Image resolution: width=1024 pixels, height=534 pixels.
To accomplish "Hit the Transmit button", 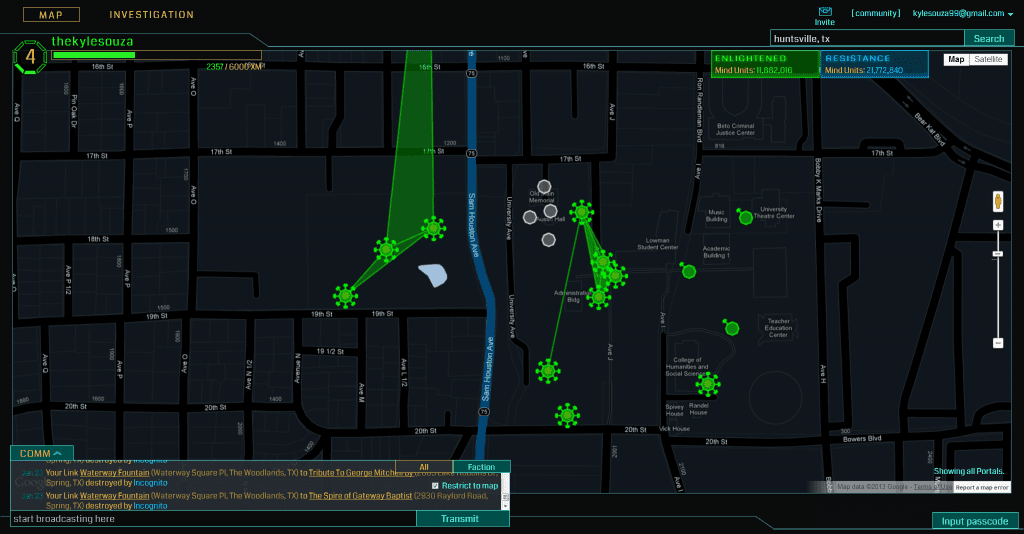I will pos(462,519).
